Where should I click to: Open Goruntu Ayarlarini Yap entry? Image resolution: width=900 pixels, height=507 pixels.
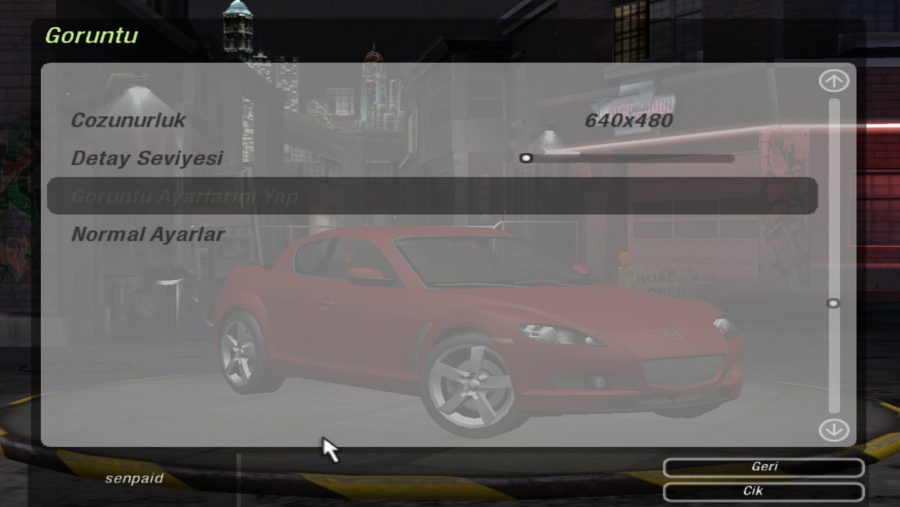[185, 196]
